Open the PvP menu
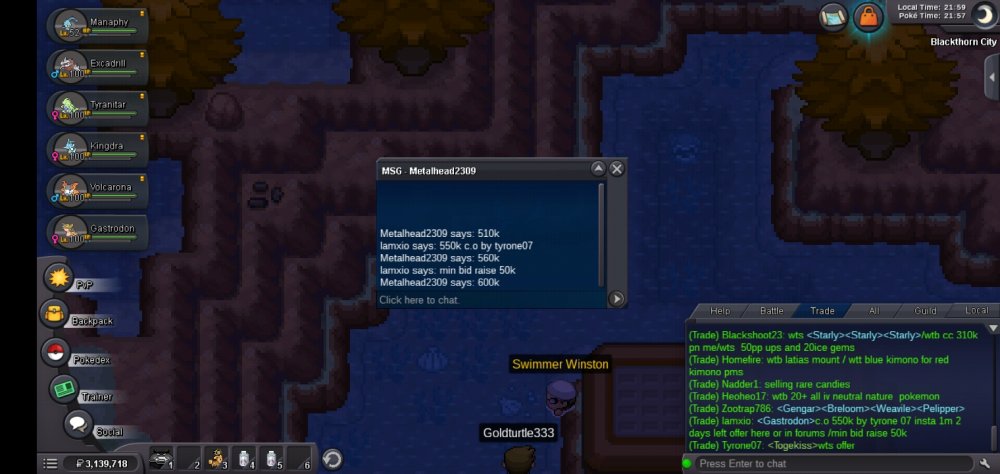This screenshot has height=474, width=1000. coord(60,280)
